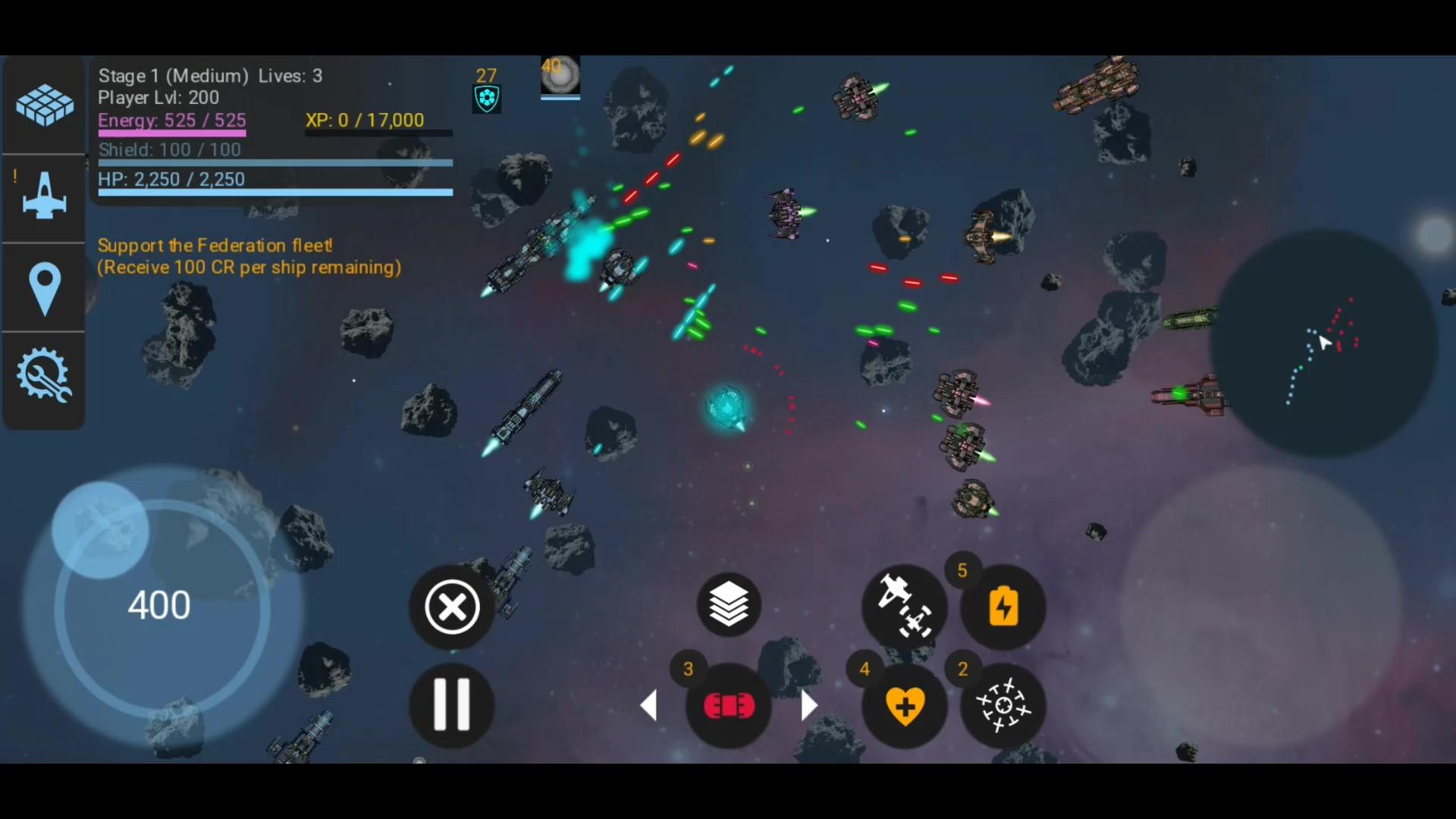
Task: Trigger the flak burst ability
Action: point(1003,705)
